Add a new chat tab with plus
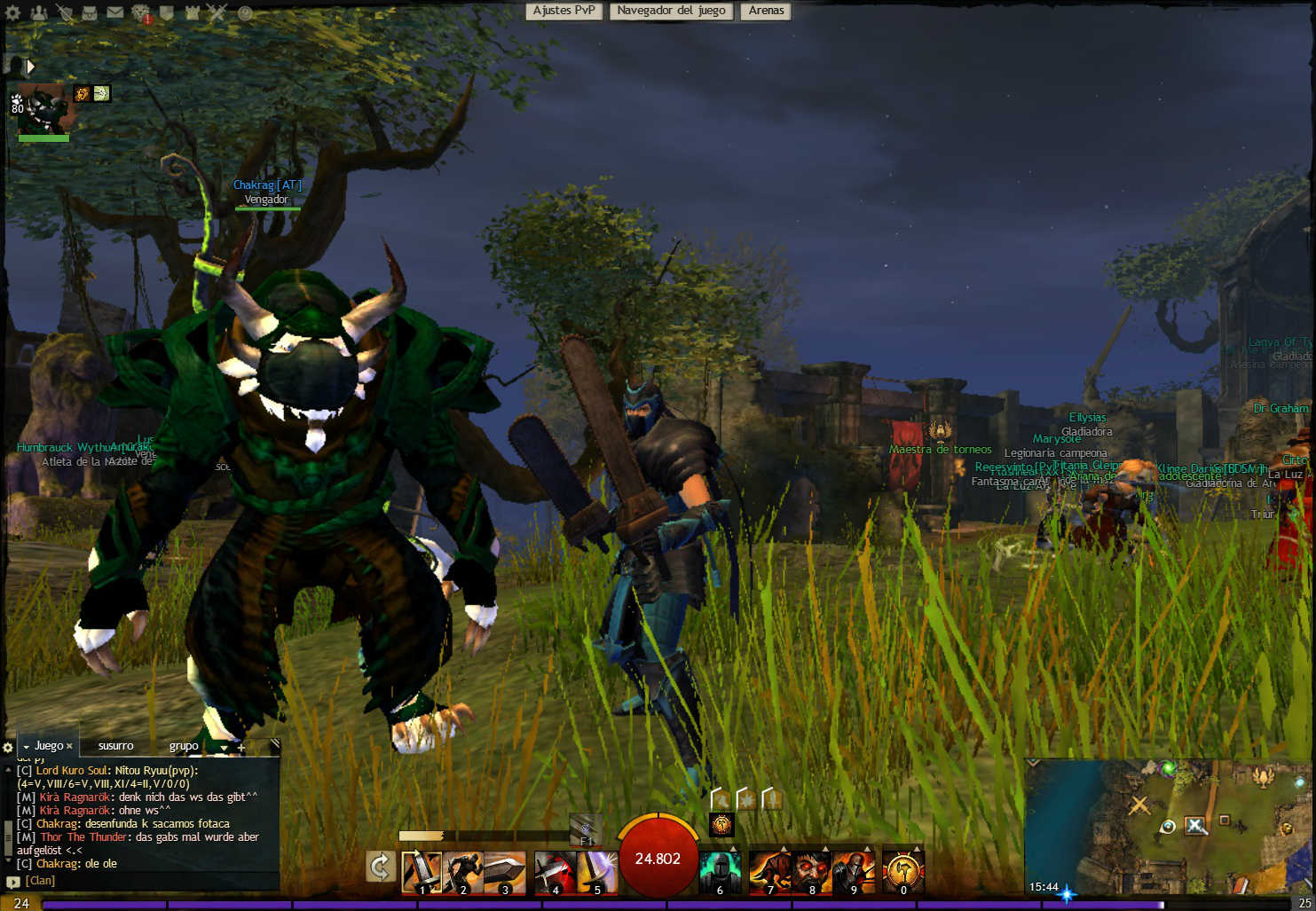This screenshot has height=911, width=1316. click(x=240, y=747)
